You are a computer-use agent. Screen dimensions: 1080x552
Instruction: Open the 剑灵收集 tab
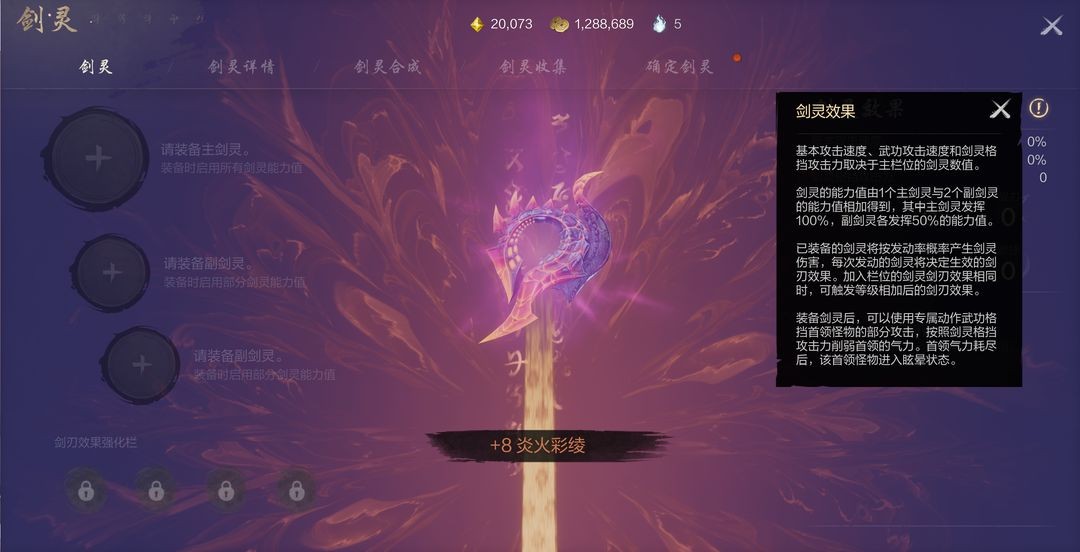point(533,67)
